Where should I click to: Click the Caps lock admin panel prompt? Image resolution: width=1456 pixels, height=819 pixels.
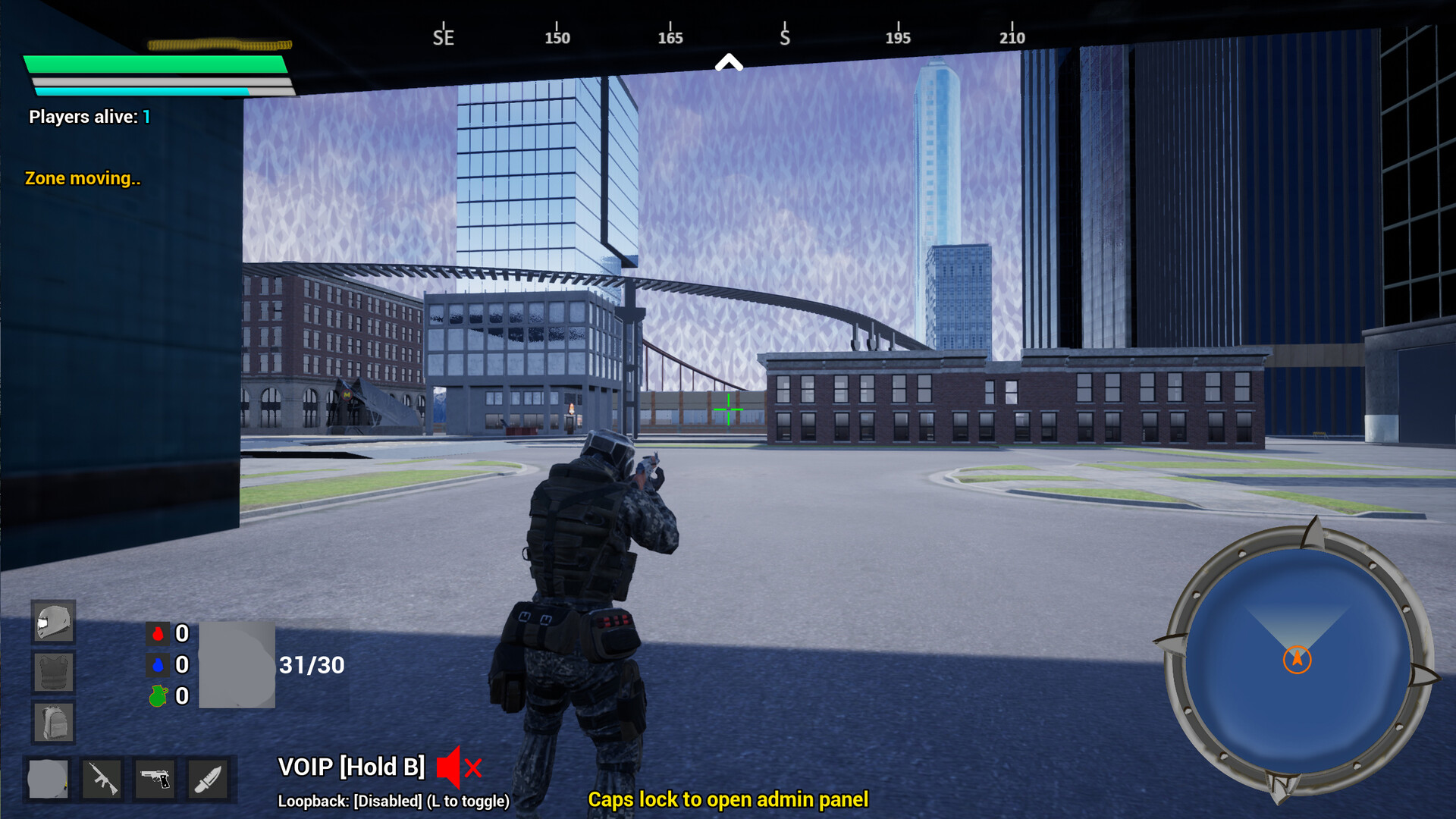coord(728,799)
